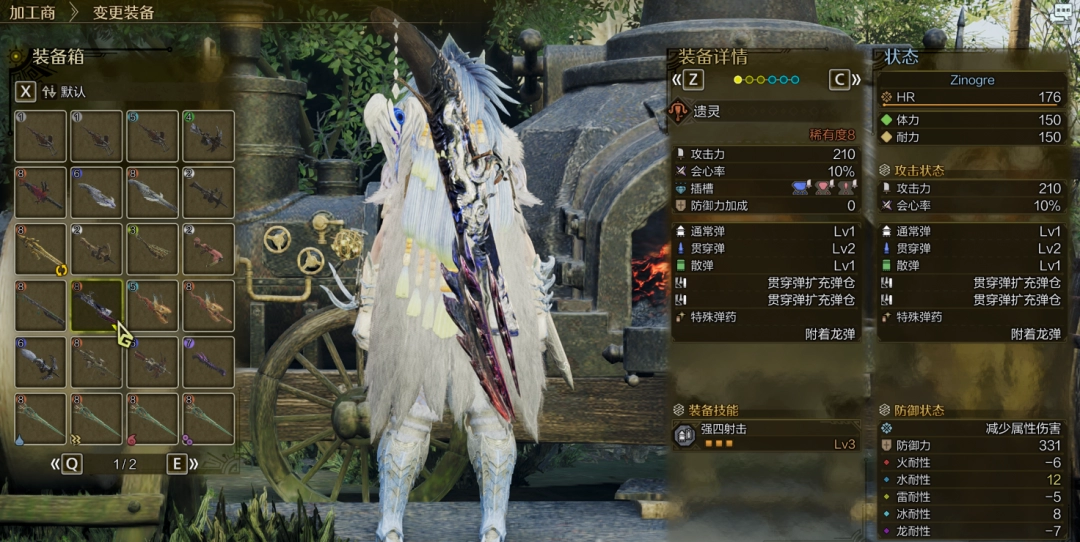1080x542 pixels.
Task: Select the silver-white blade weapon marked rarity 6
Action: coord(96,192)
